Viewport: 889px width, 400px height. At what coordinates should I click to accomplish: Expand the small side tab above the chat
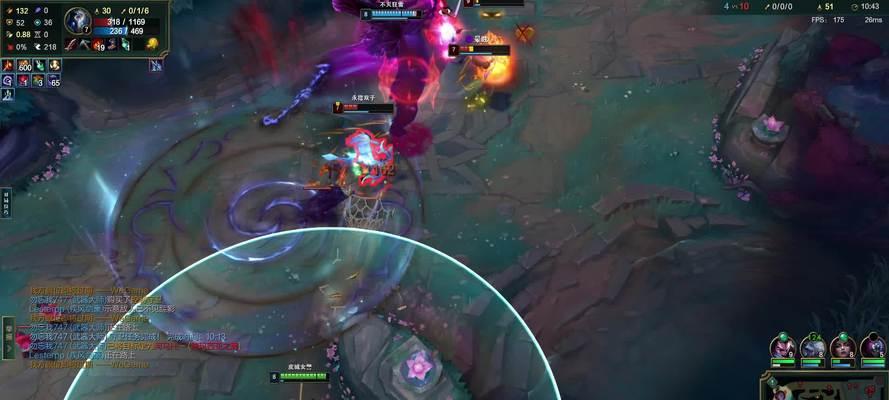(5, 199)
